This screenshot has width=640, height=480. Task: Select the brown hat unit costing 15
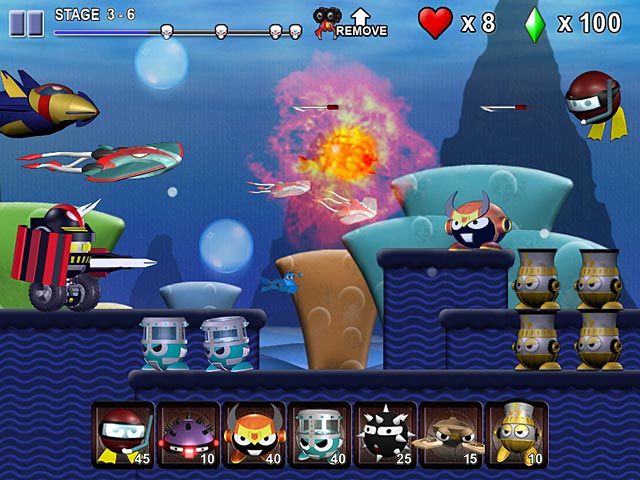[x=450, y=436]
